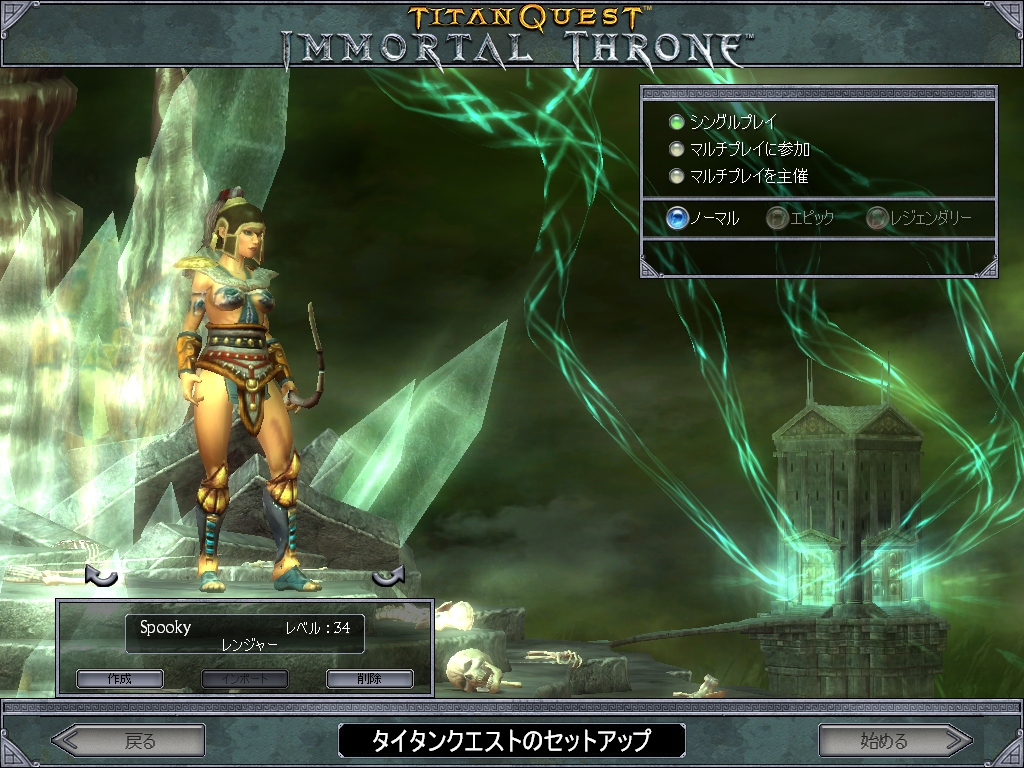Click the インポート import button
This screenshot has width=1024, height=768.
[245, 679]
